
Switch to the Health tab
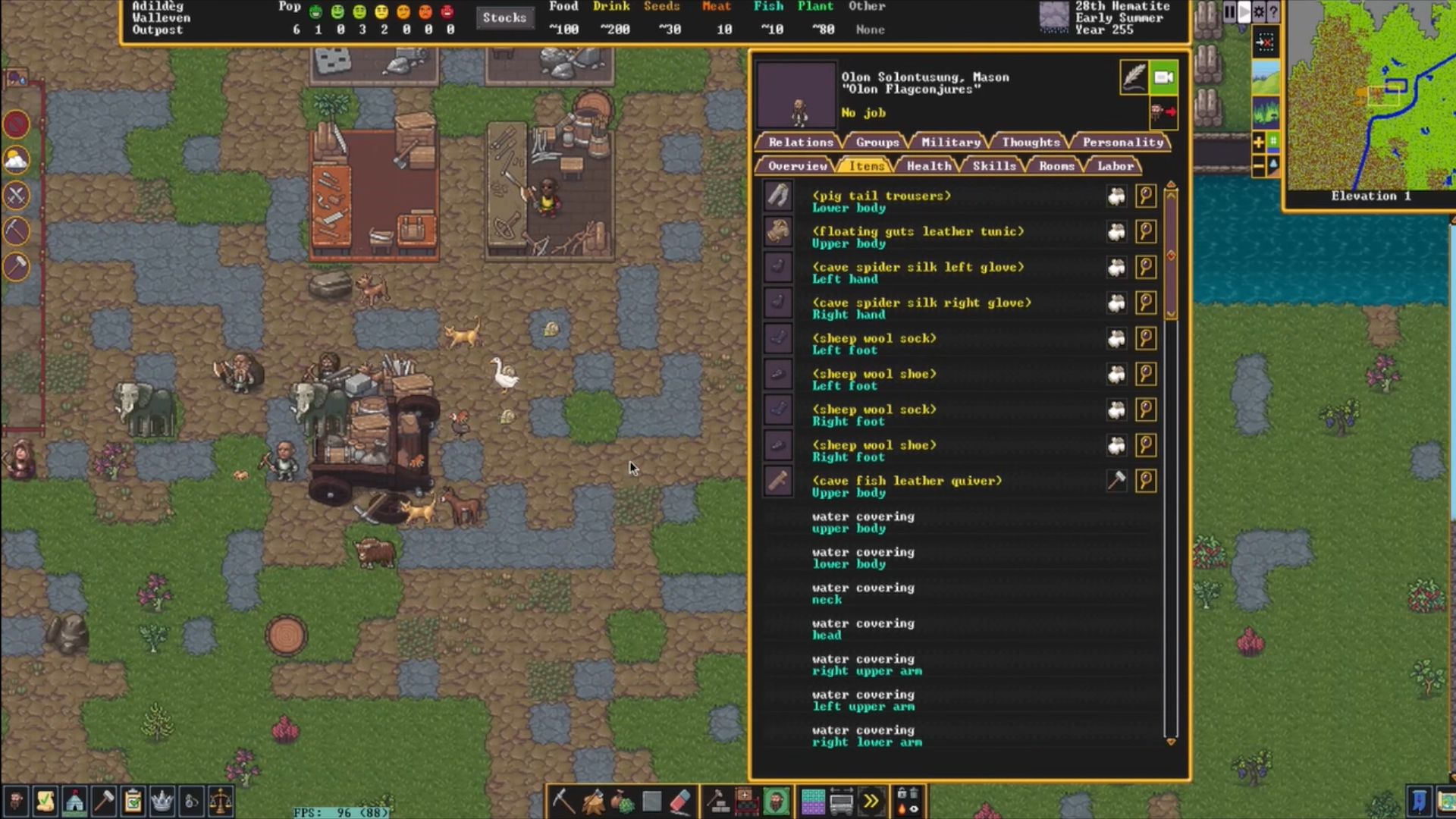928,165
